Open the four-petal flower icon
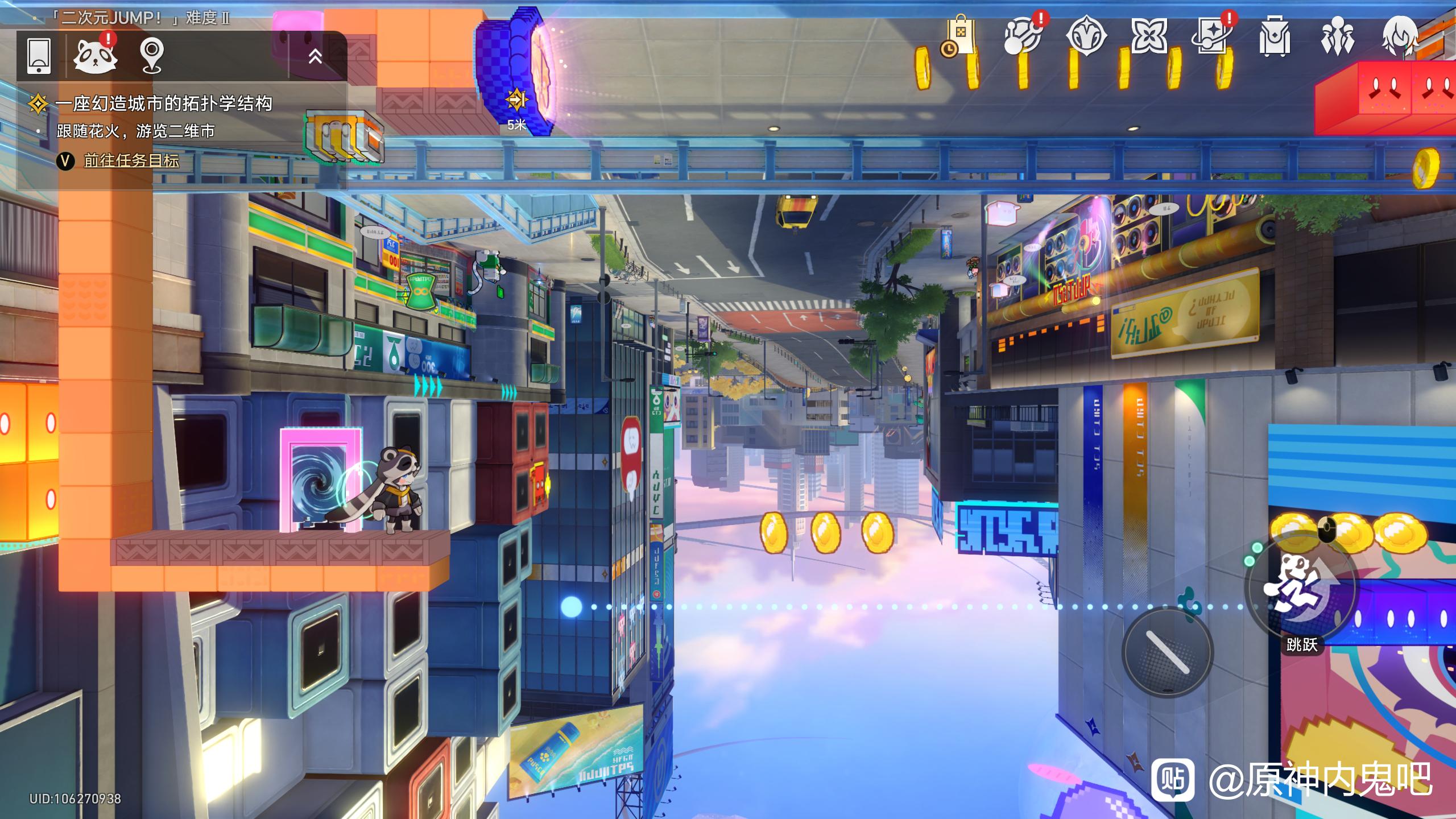 [x=1148, y=36]
